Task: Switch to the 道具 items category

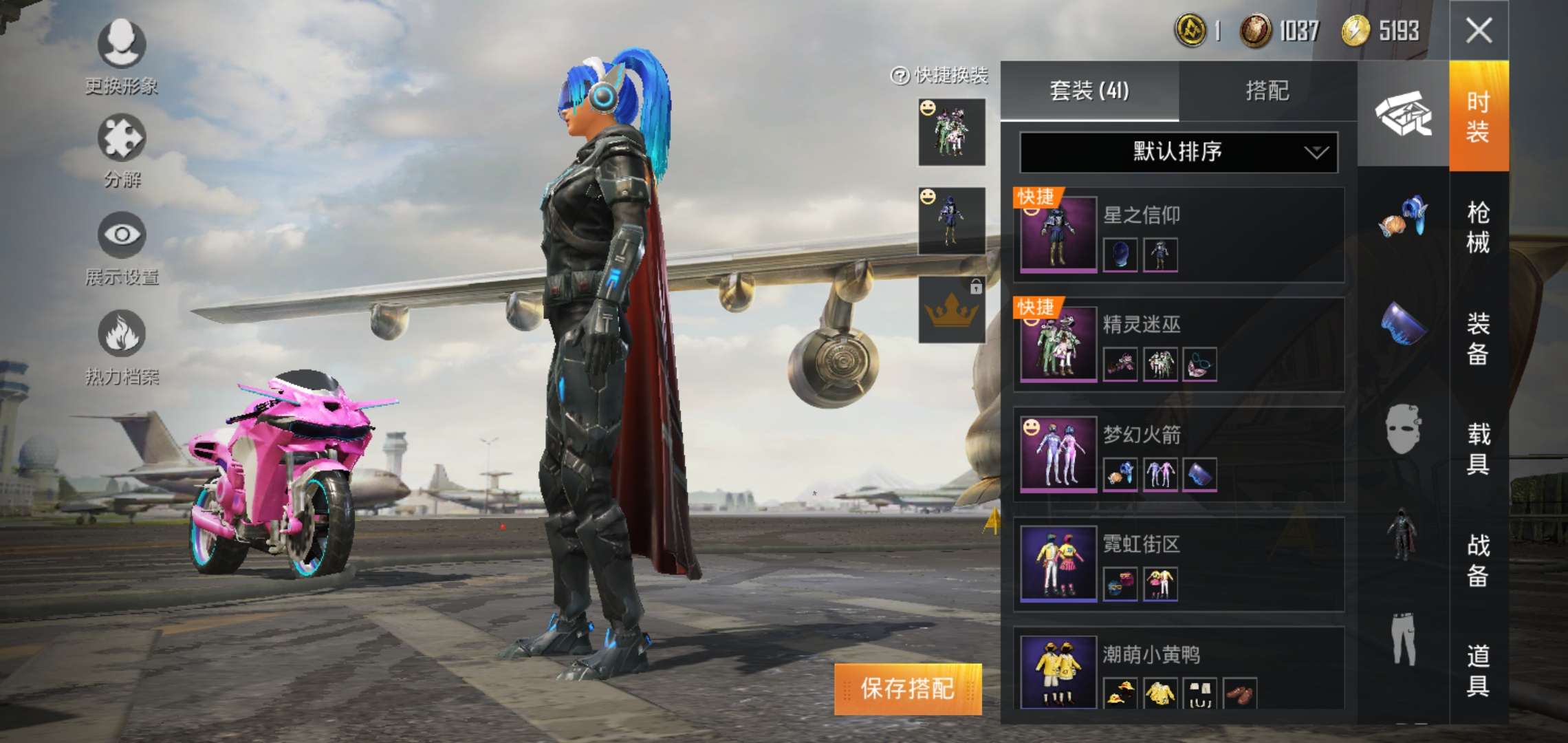Action: click(x=1479, y=670)
